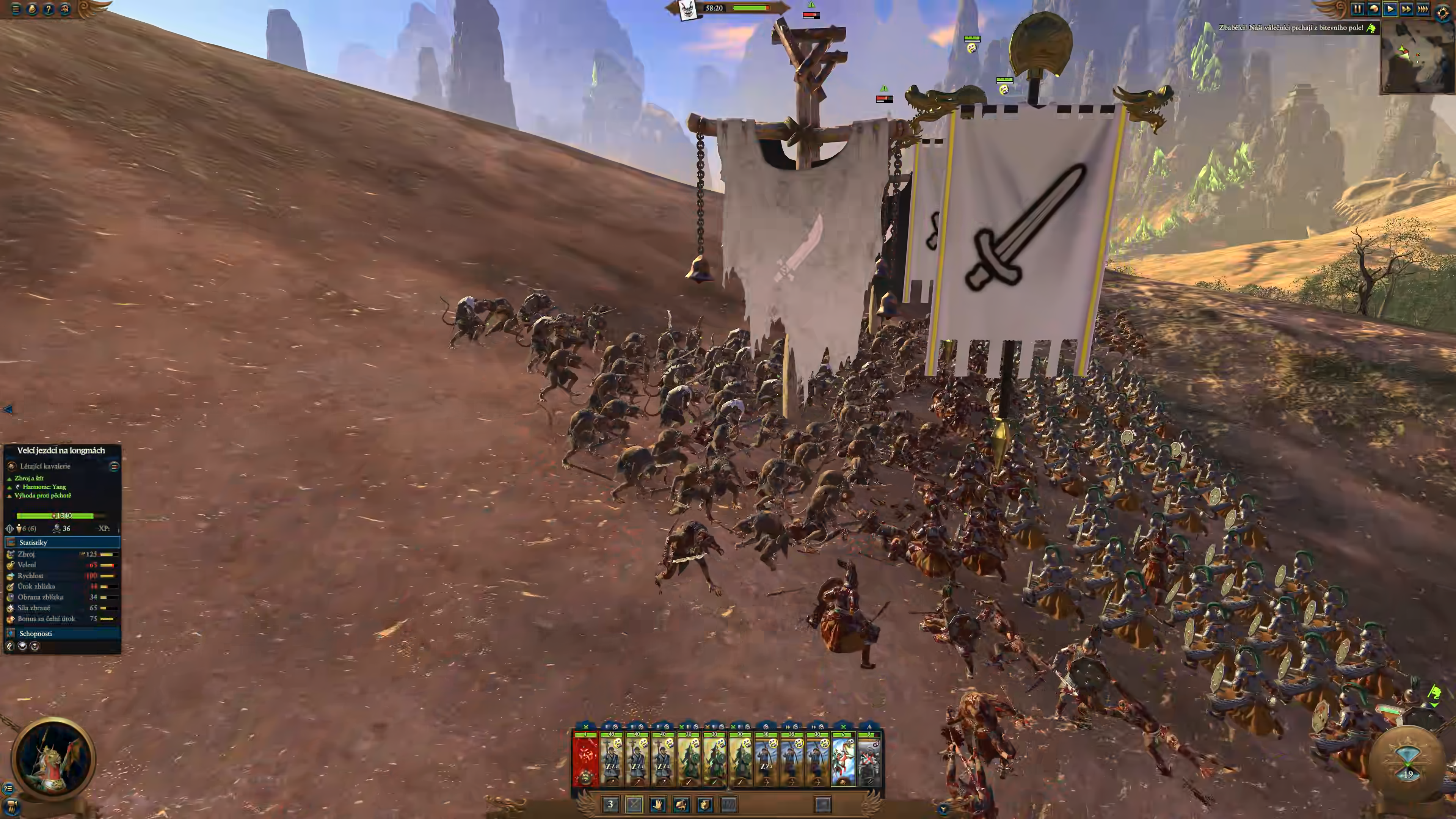
Task: Switch to double fast-forward speed
Action: (x=1406, y=9)
